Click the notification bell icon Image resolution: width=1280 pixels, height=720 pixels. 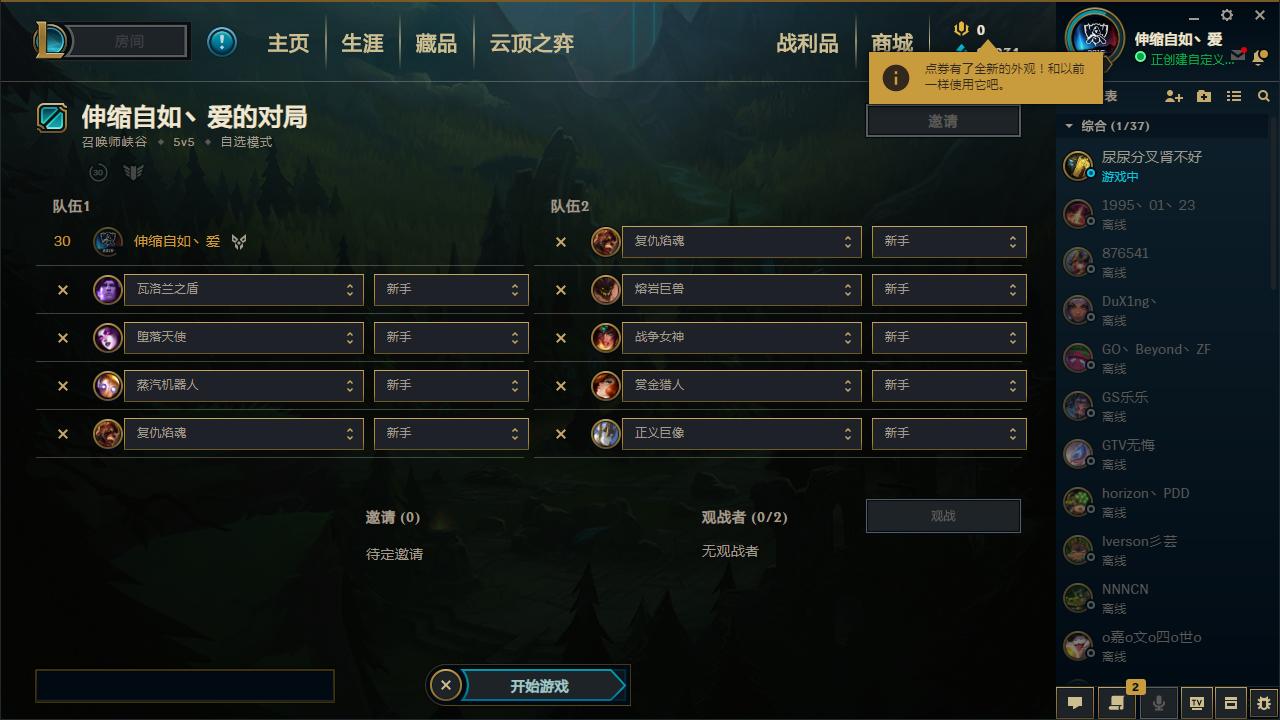pos(1259,58)
